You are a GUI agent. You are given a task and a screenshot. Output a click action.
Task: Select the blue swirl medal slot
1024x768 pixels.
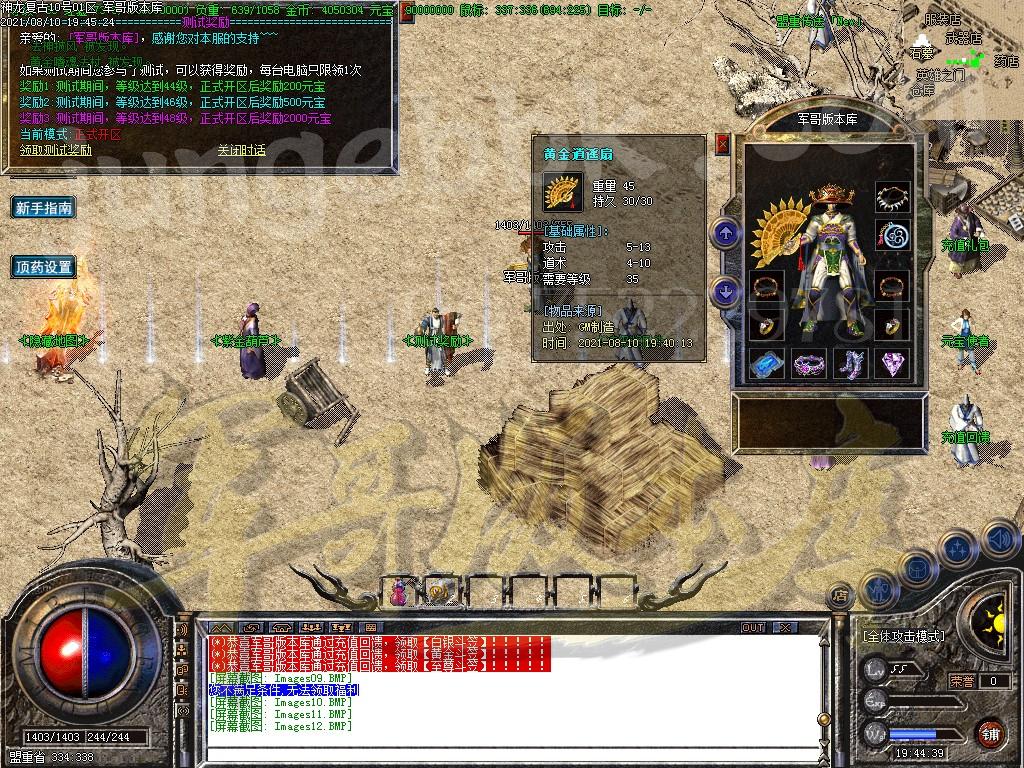pyautogui.click(x=892, y=237)
